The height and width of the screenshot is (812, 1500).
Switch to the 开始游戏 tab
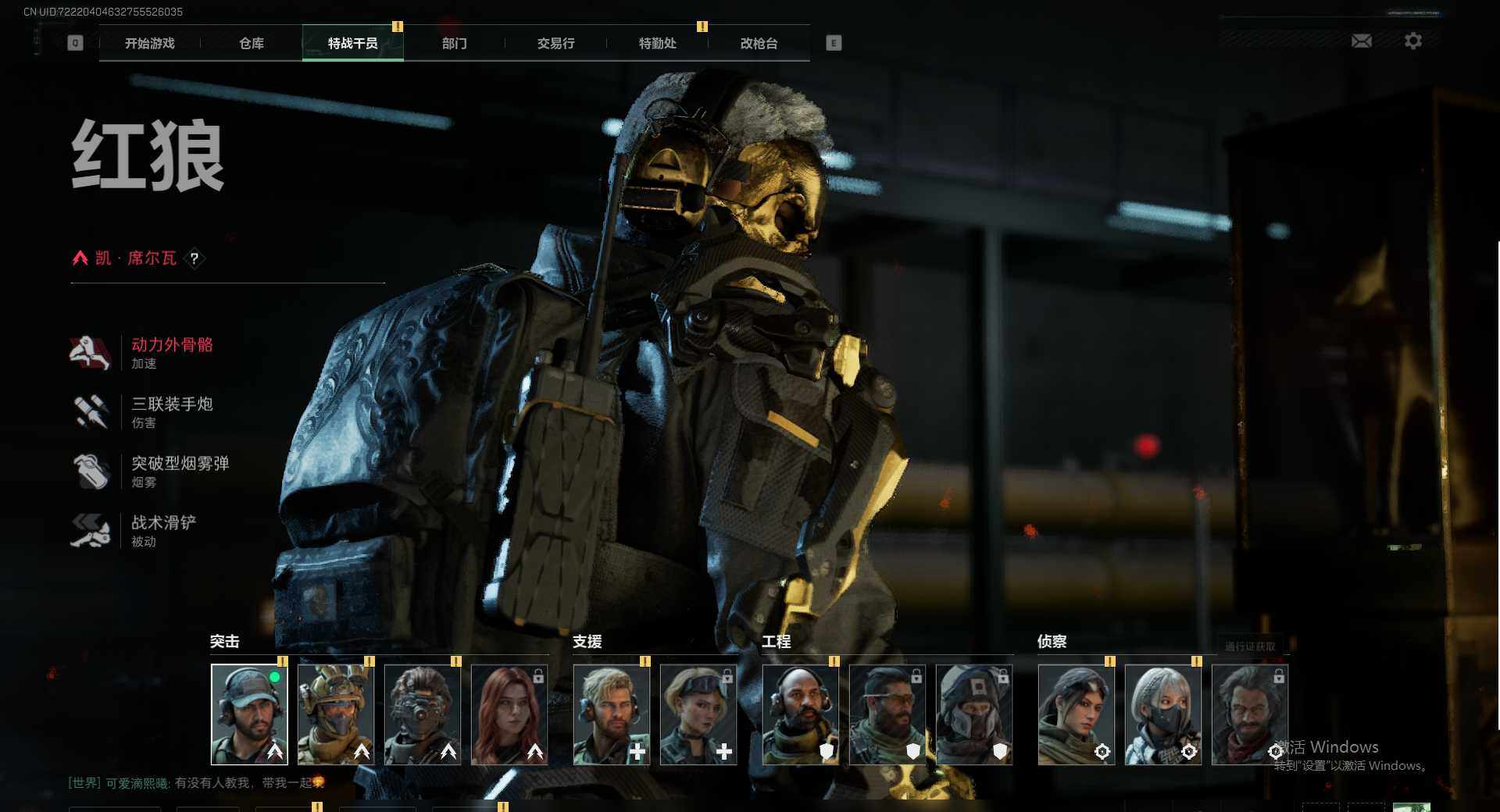(149, 44)
